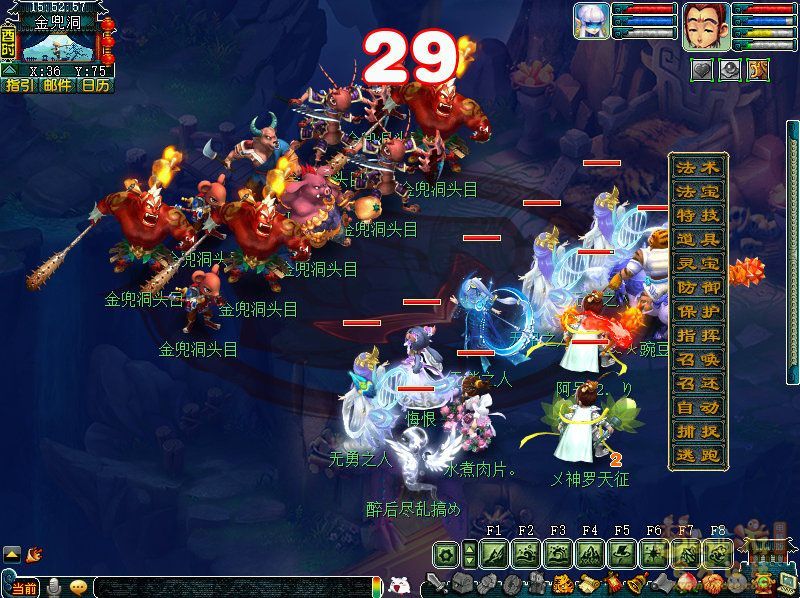Click the 当前 chat channel button
This screenshot has height=598, width=800.
[25, 587]
